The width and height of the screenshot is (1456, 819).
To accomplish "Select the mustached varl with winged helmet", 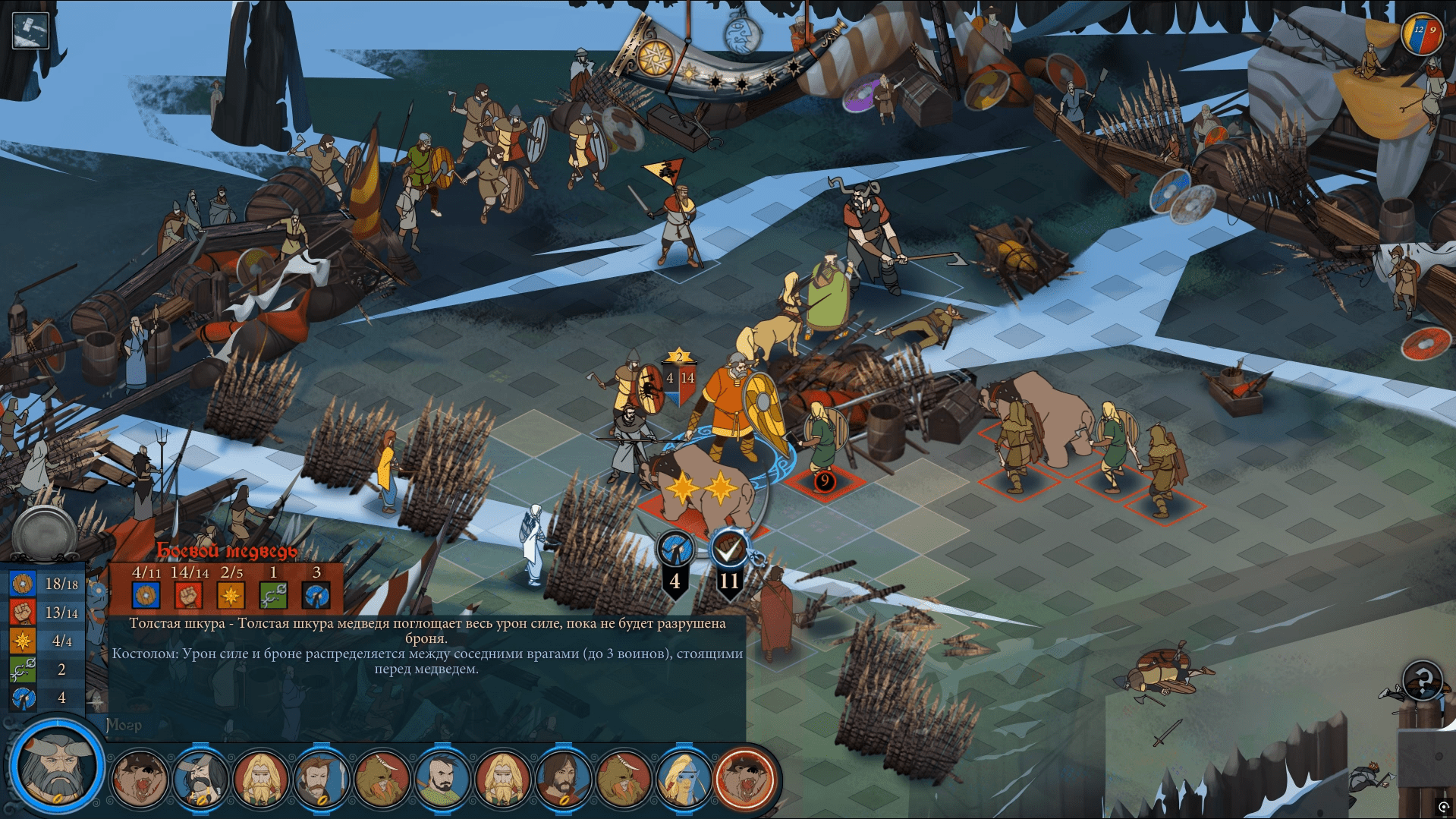I will (x=200, y=778).
